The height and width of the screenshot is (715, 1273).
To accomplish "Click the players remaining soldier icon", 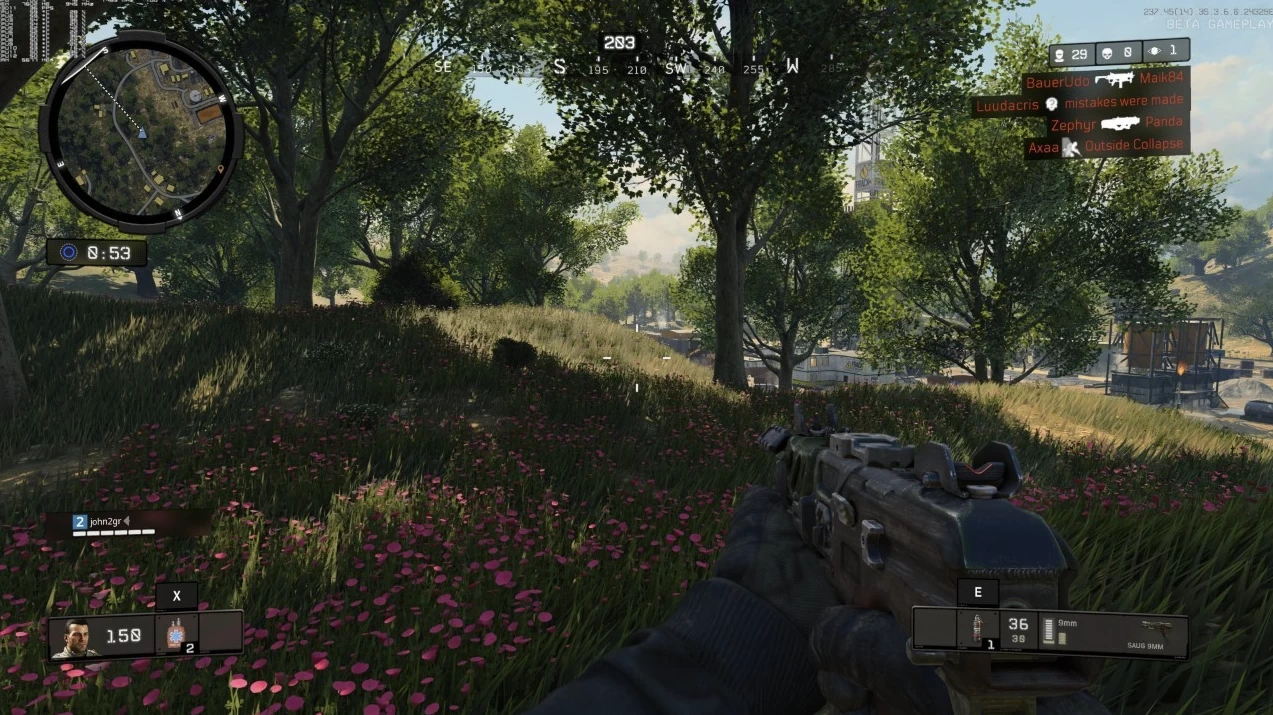I will pyautogui.click(x=1060, y=53).
